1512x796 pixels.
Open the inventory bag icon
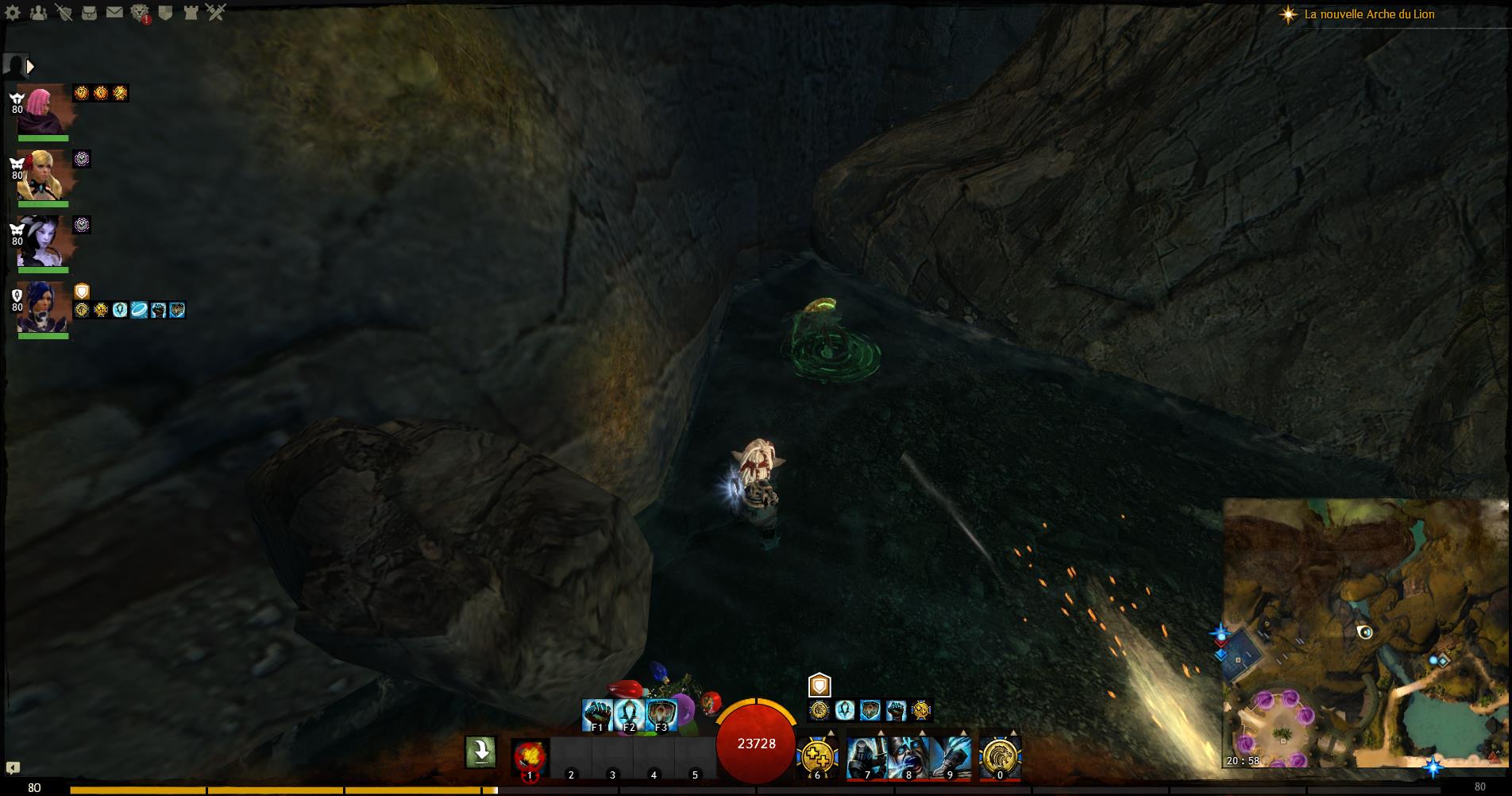[x=90, y=13]
